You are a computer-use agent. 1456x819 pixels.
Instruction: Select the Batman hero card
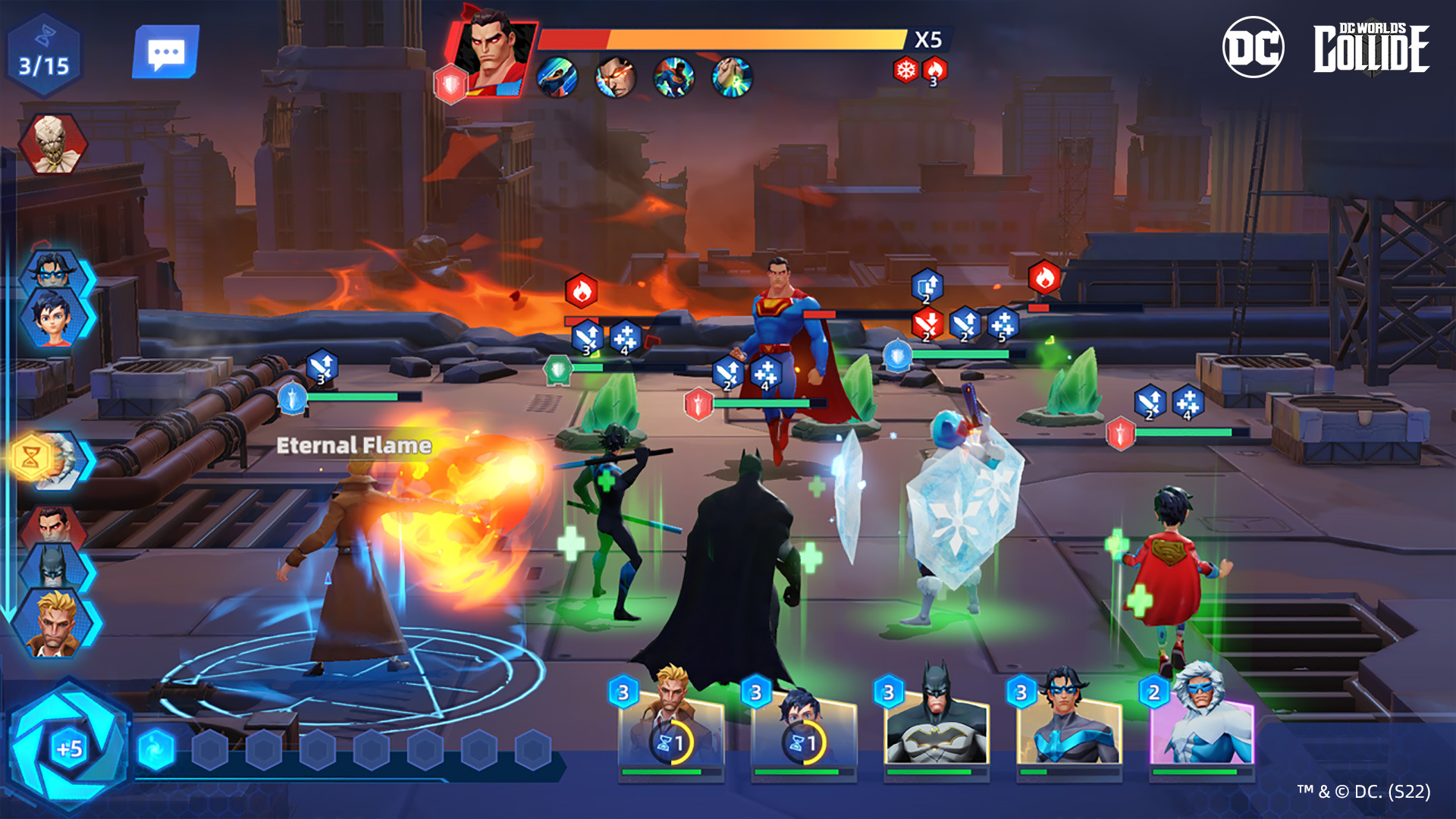click(x=937, y=728)
